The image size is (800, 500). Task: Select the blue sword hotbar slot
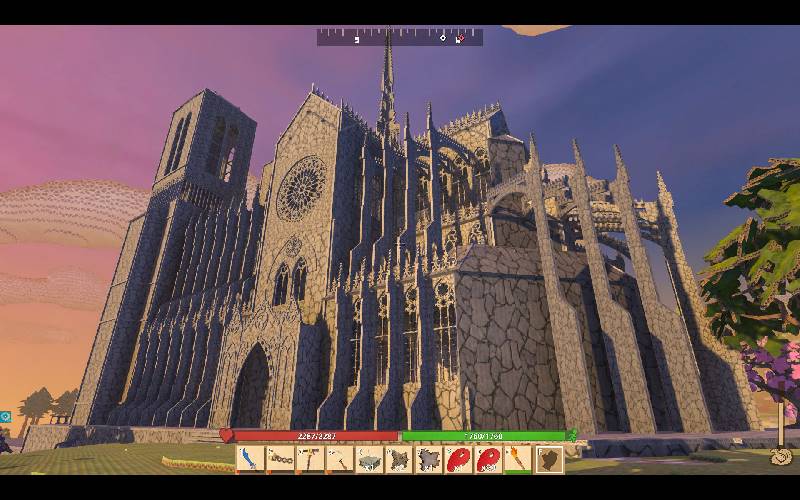(x=250, y=459)
